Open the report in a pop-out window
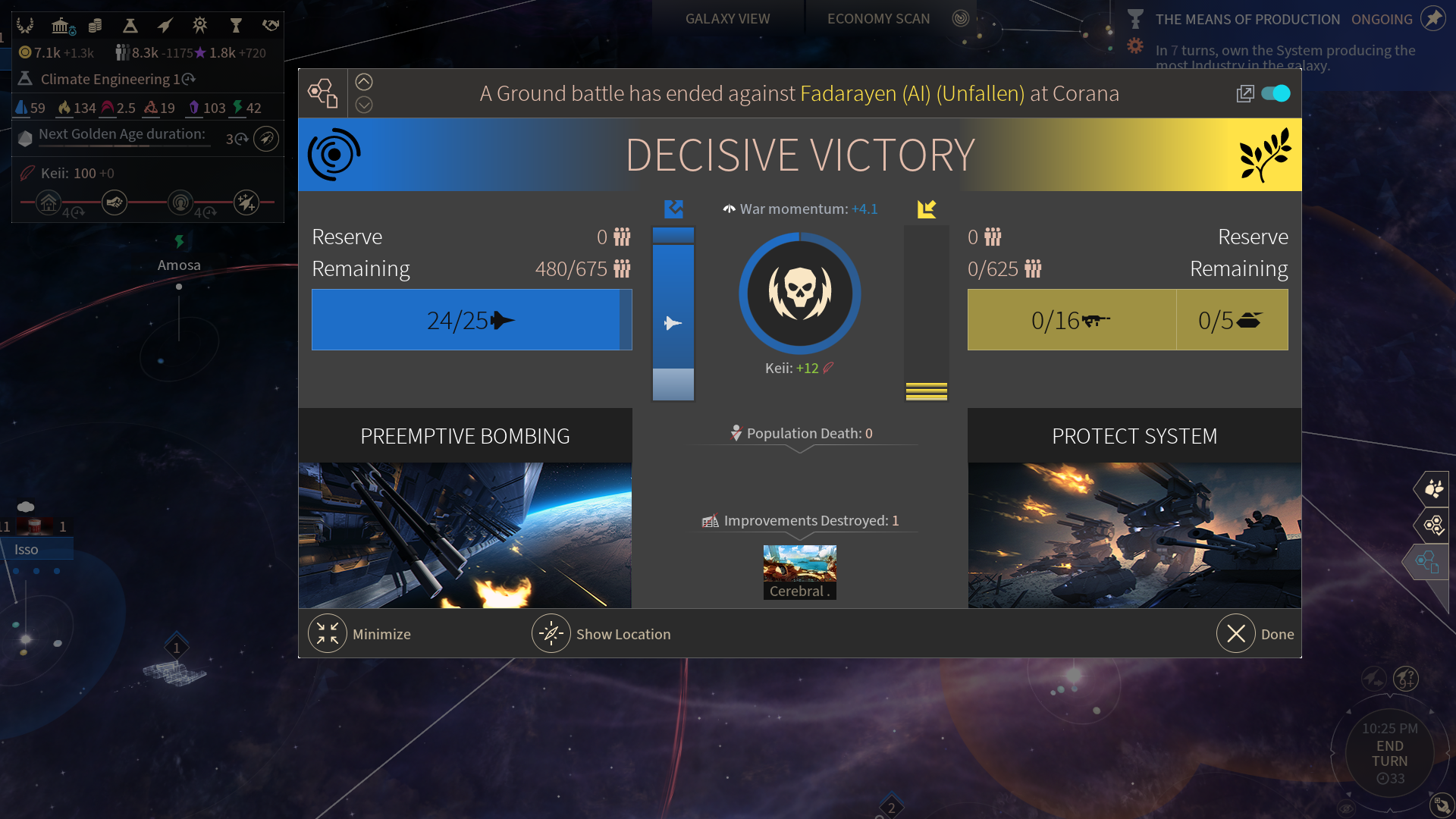The width and height of the screenshot is (1456, 819). [x=1244, y=93]
